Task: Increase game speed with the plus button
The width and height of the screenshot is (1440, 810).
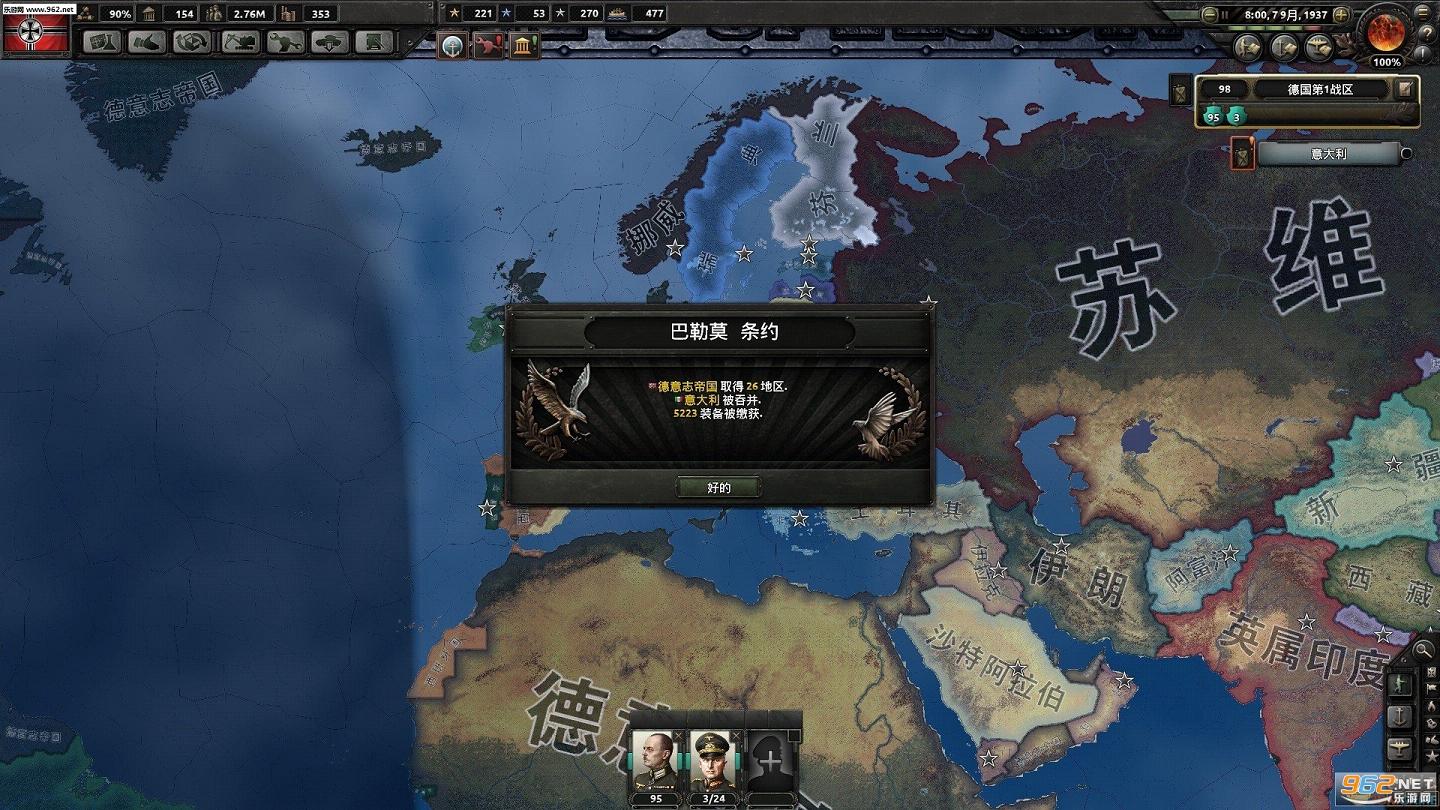Action: (1341, 15)
